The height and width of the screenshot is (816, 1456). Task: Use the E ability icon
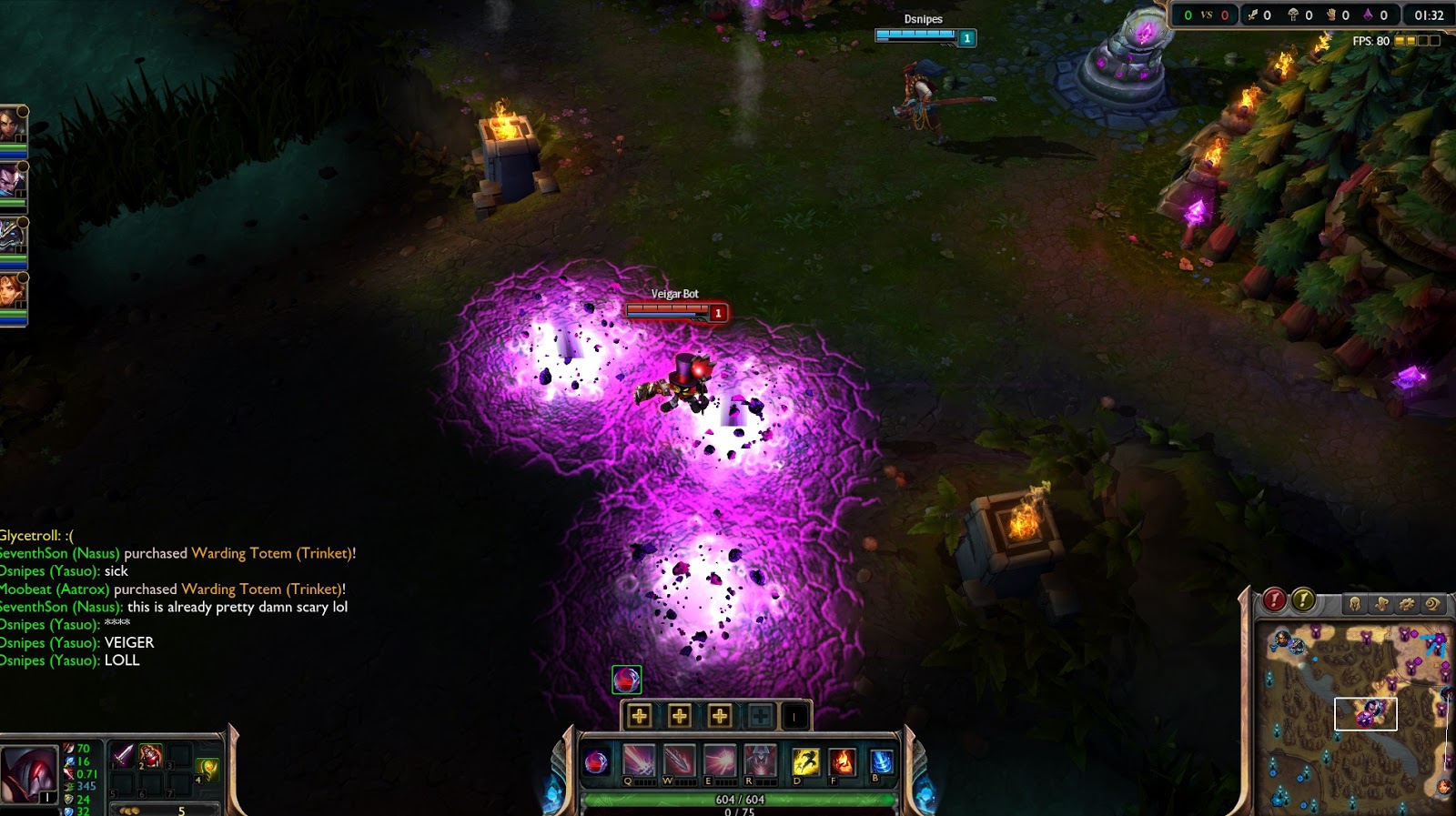[x=719, y=761]
